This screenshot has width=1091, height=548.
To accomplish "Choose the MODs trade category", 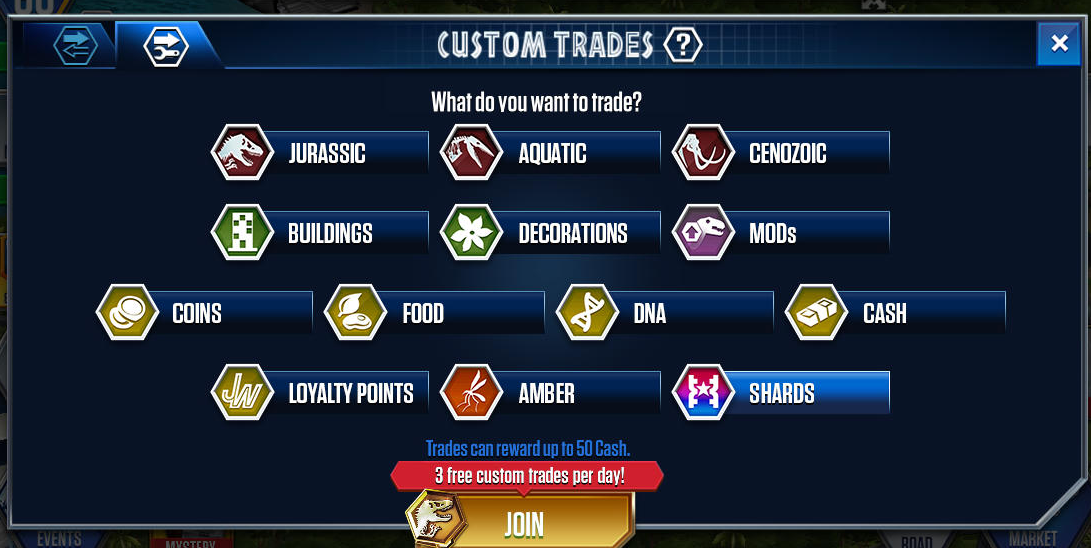I will tap(782, 233).
